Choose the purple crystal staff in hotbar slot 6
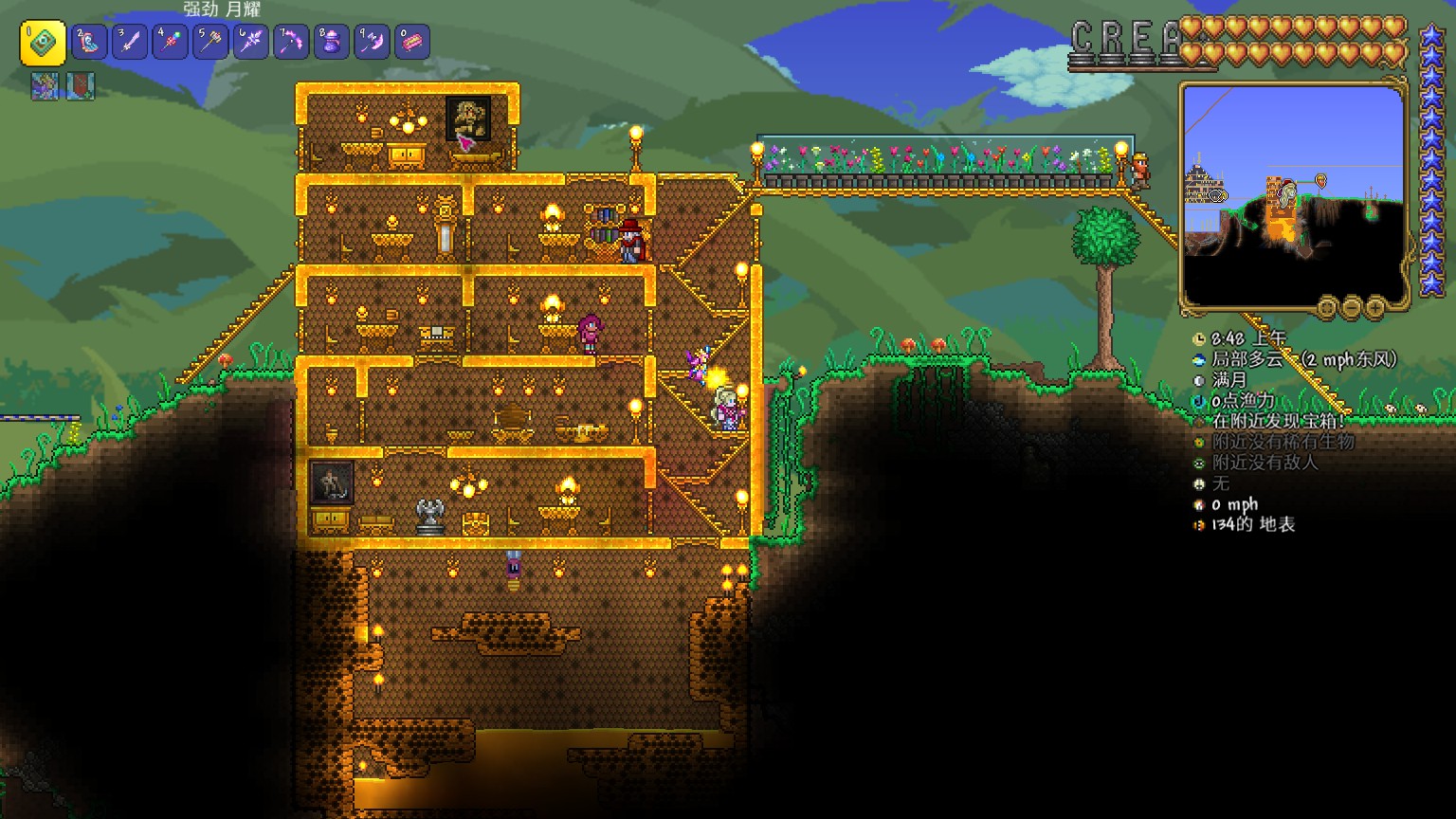Viewport: 1456px width, 819px height. pos(251,43)
